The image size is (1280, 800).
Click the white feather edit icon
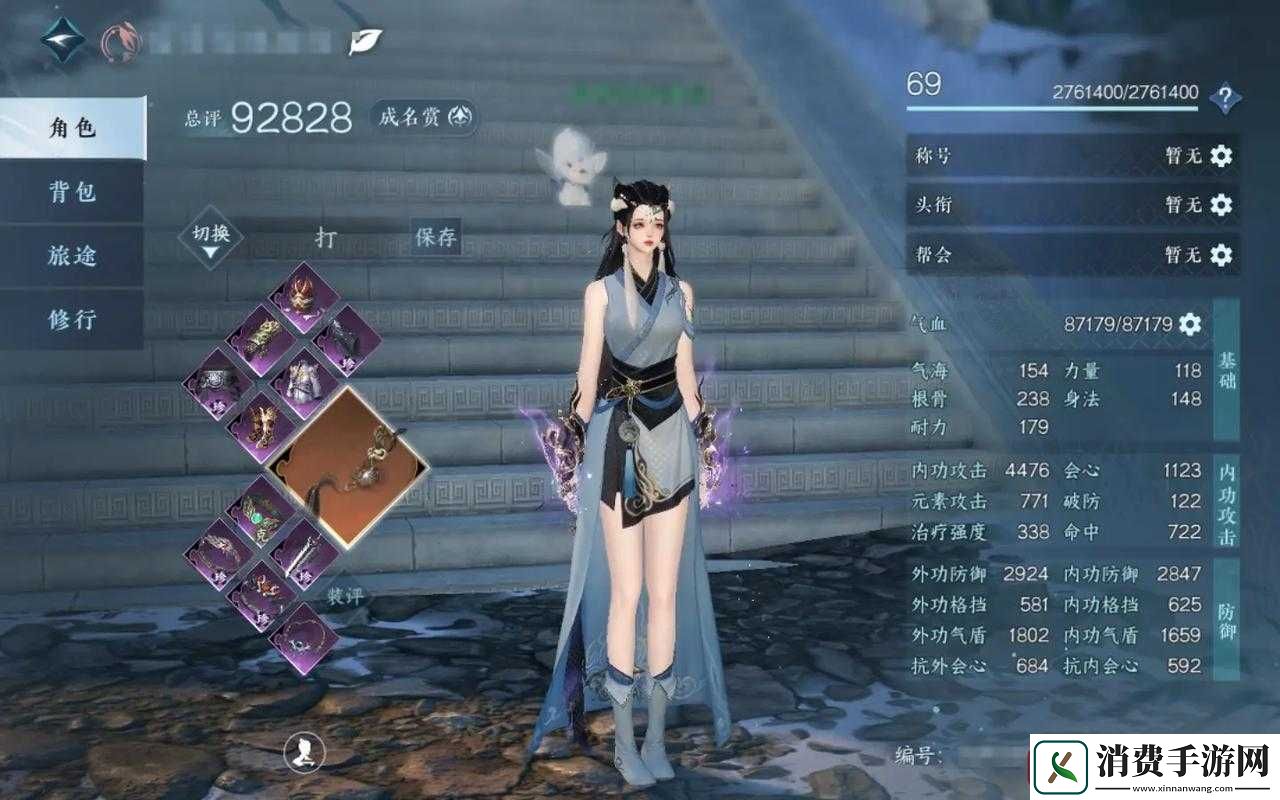[x=363, y=41]
